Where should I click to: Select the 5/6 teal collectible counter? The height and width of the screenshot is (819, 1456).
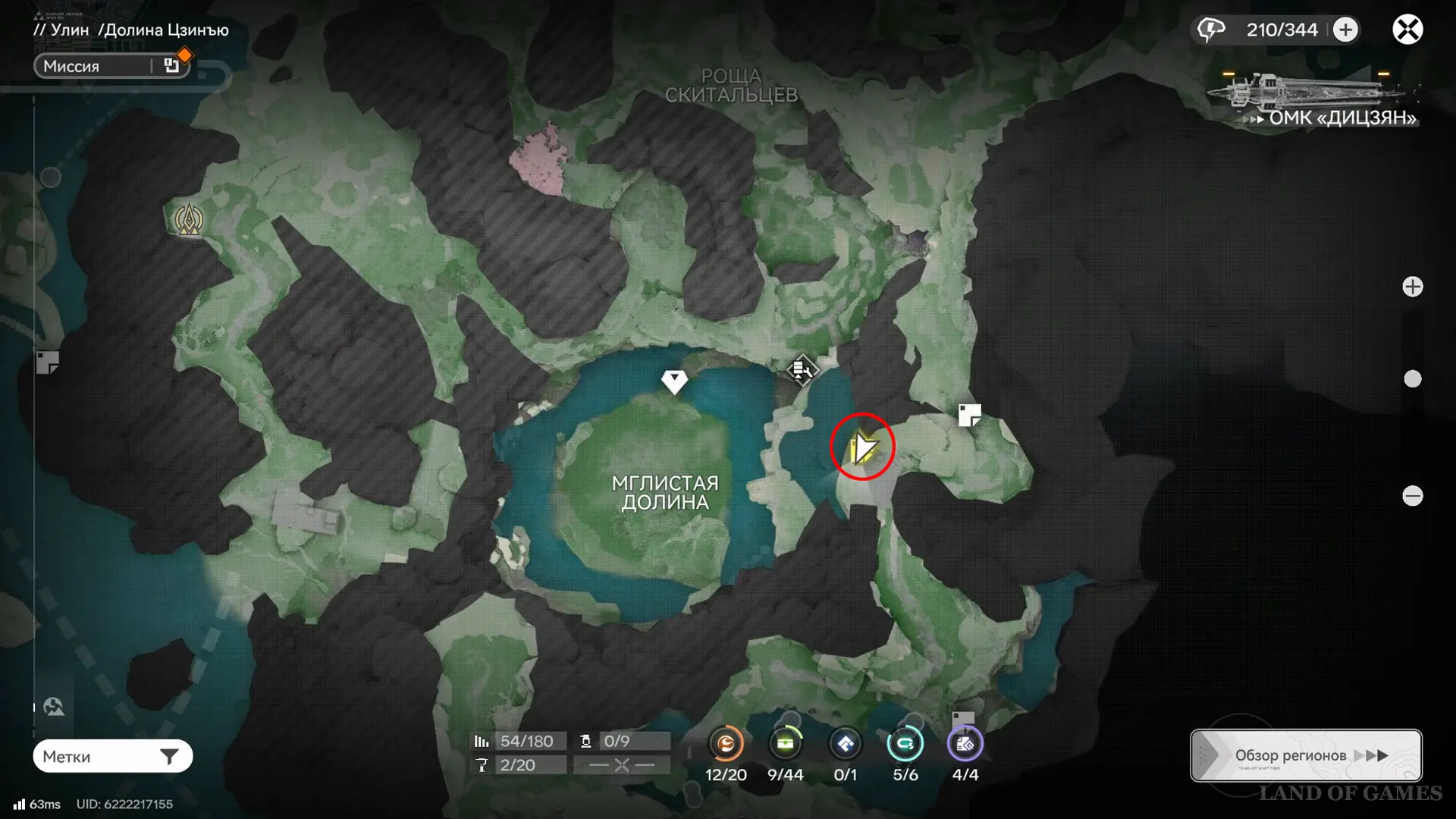[905, 744]
